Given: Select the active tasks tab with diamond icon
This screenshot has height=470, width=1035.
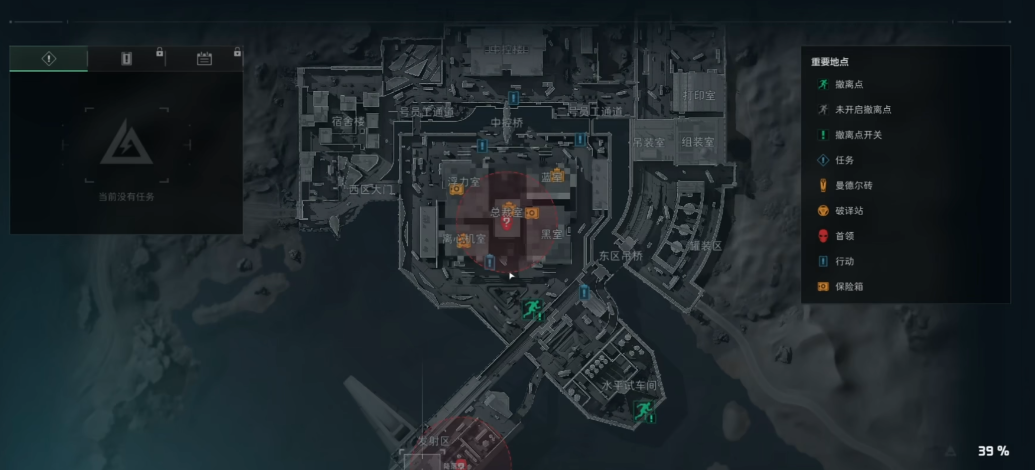Looking at the screenshot, I should pyautogui.click(x=48, y=58).
